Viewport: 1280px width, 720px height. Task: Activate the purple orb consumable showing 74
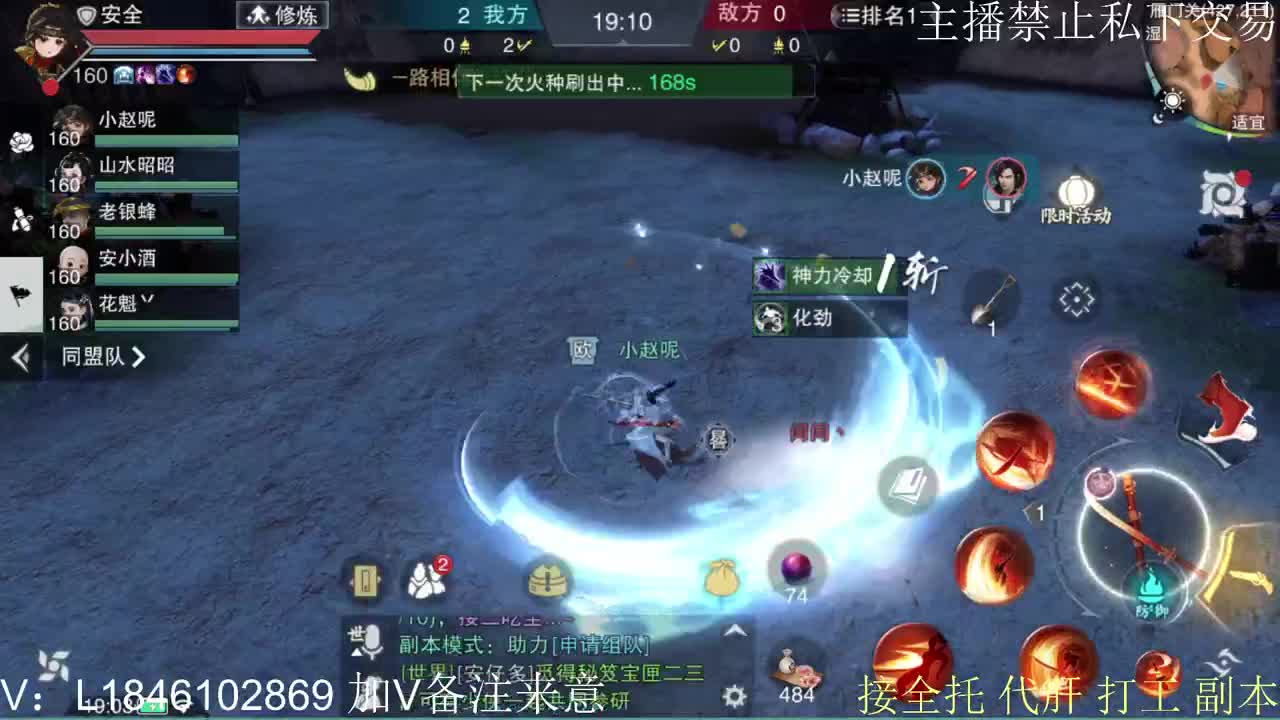click(x=797, y=568)
